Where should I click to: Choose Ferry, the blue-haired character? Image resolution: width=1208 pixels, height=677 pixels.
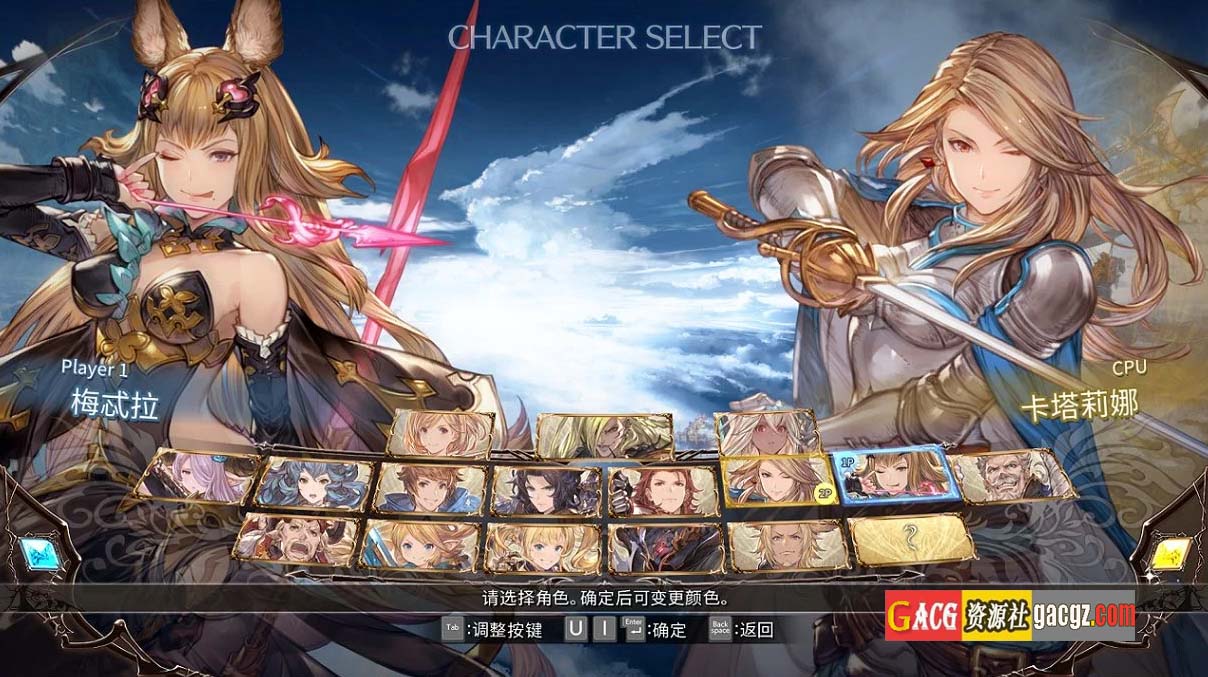tap(314, 485)
